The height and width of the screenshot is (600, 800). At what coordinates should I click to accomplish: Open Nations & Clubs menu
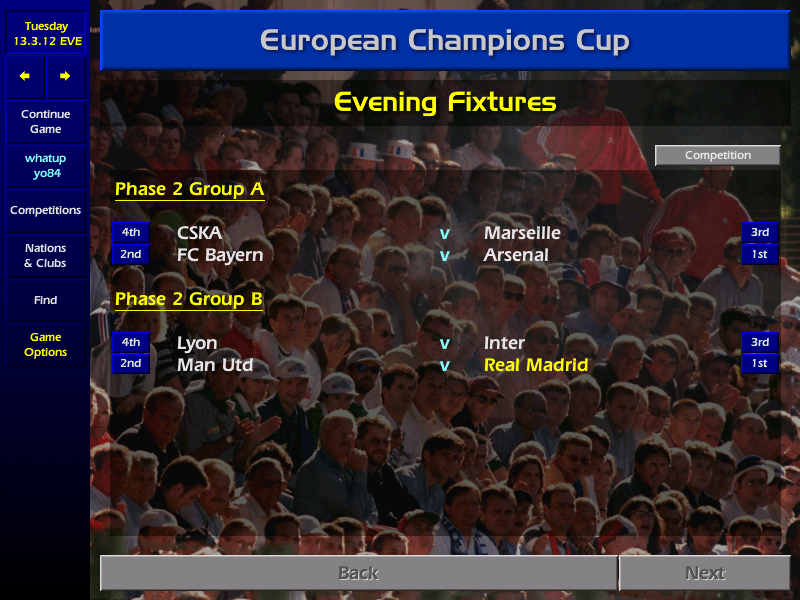tap(45, 256)
